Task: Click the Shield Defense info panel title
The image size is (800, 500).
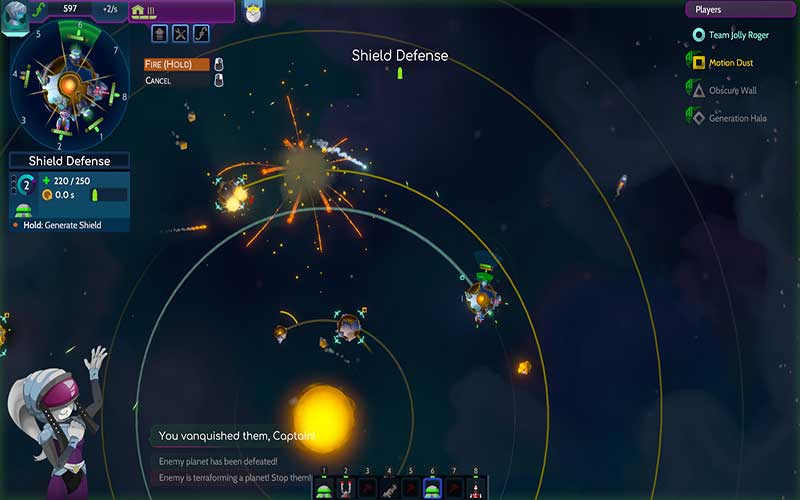Action: coord(69,161)
